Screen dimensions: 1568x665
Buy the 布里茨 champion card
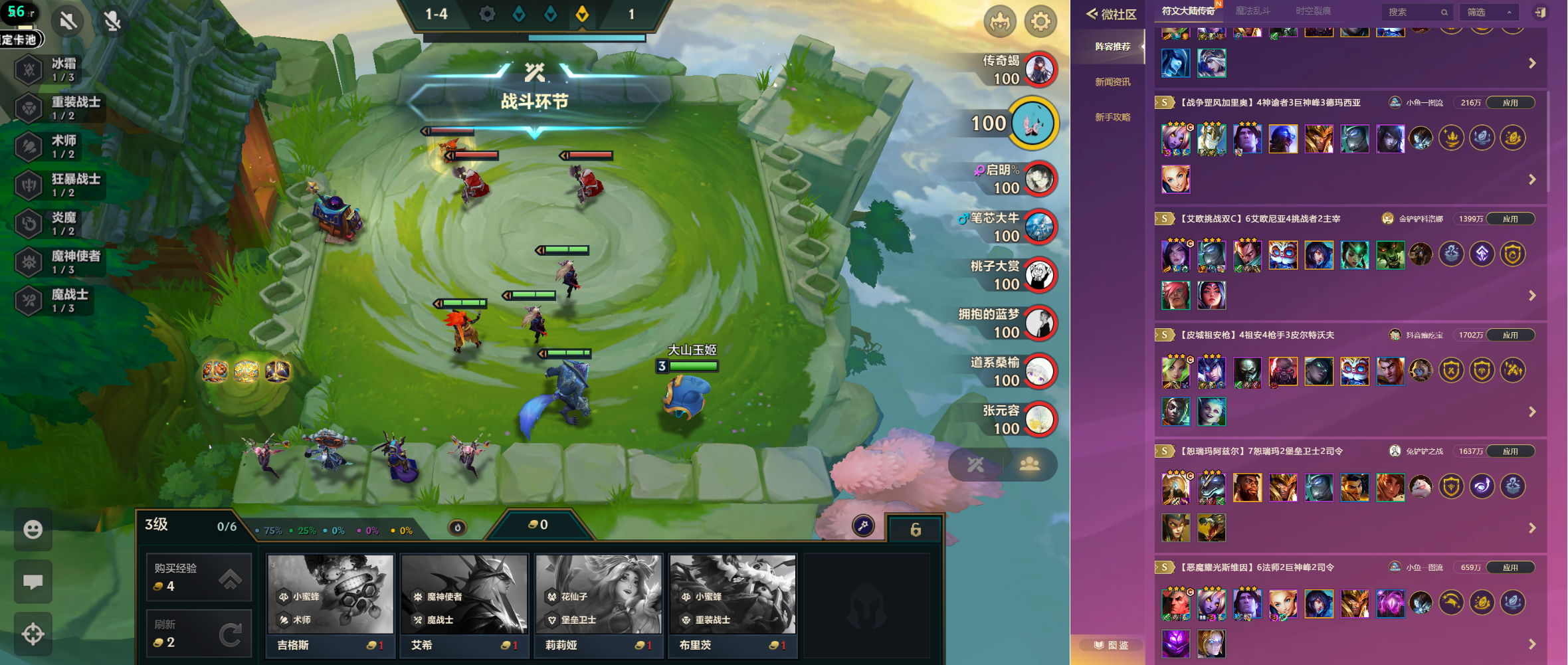pos(733,605)
